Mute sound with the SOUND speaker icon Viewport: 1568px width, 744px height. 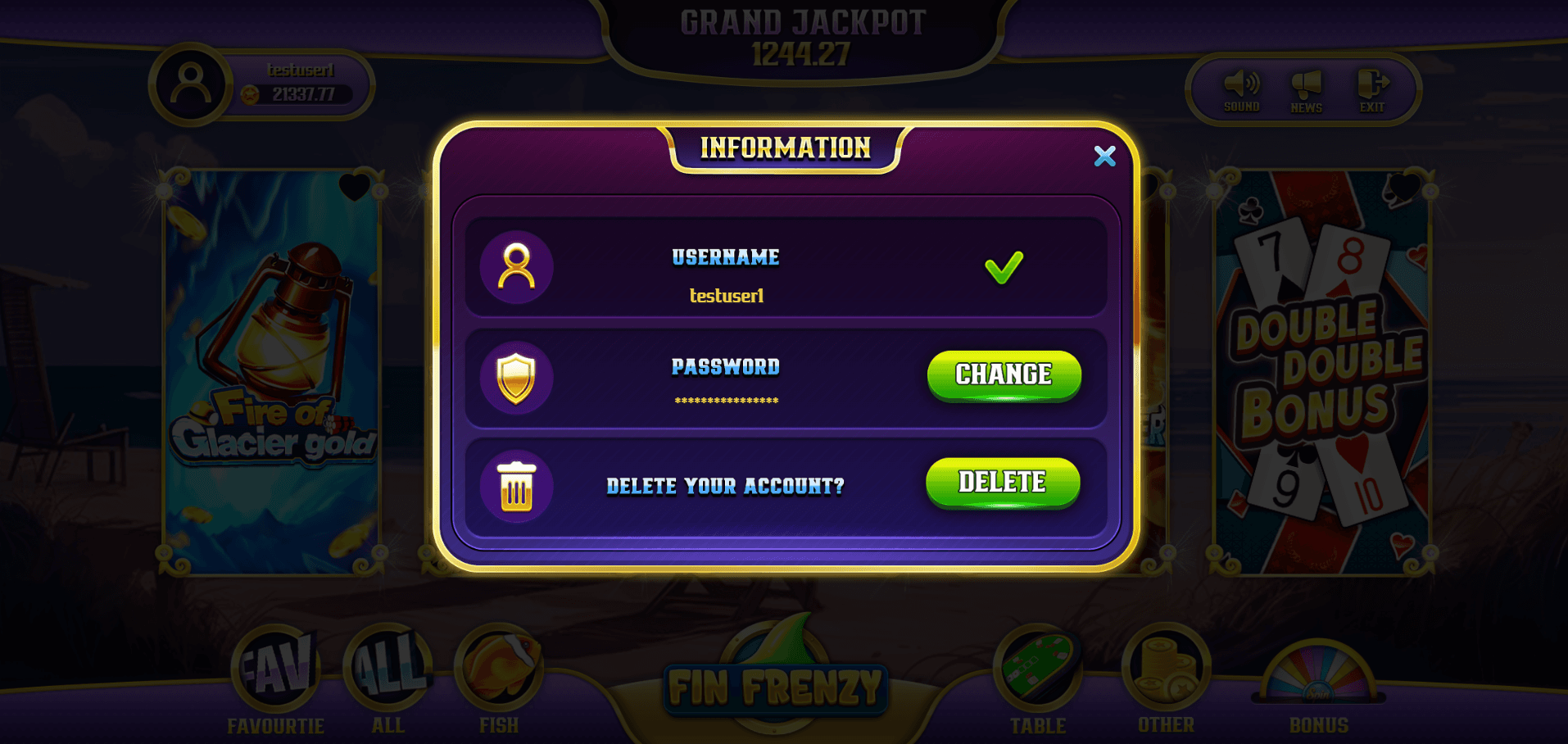click(x=1242, y=86)
